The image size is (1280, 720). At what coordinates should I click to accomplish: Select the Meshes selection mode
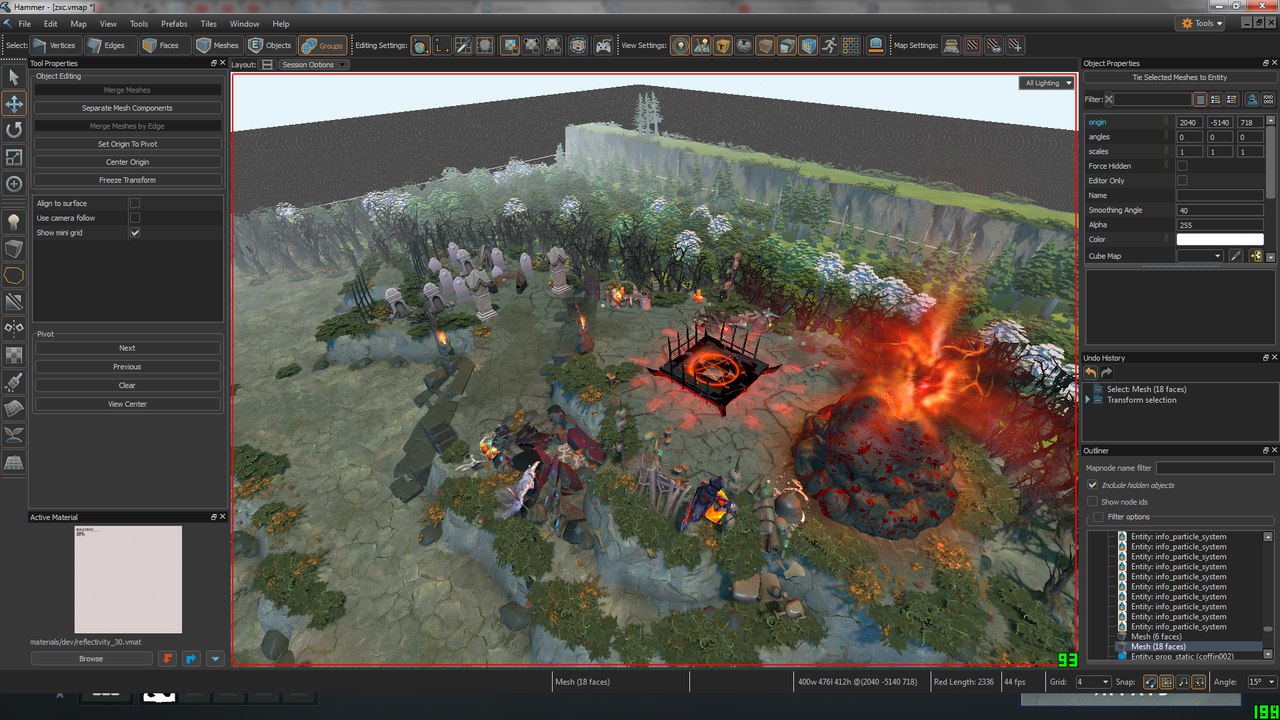coord(218,45)
